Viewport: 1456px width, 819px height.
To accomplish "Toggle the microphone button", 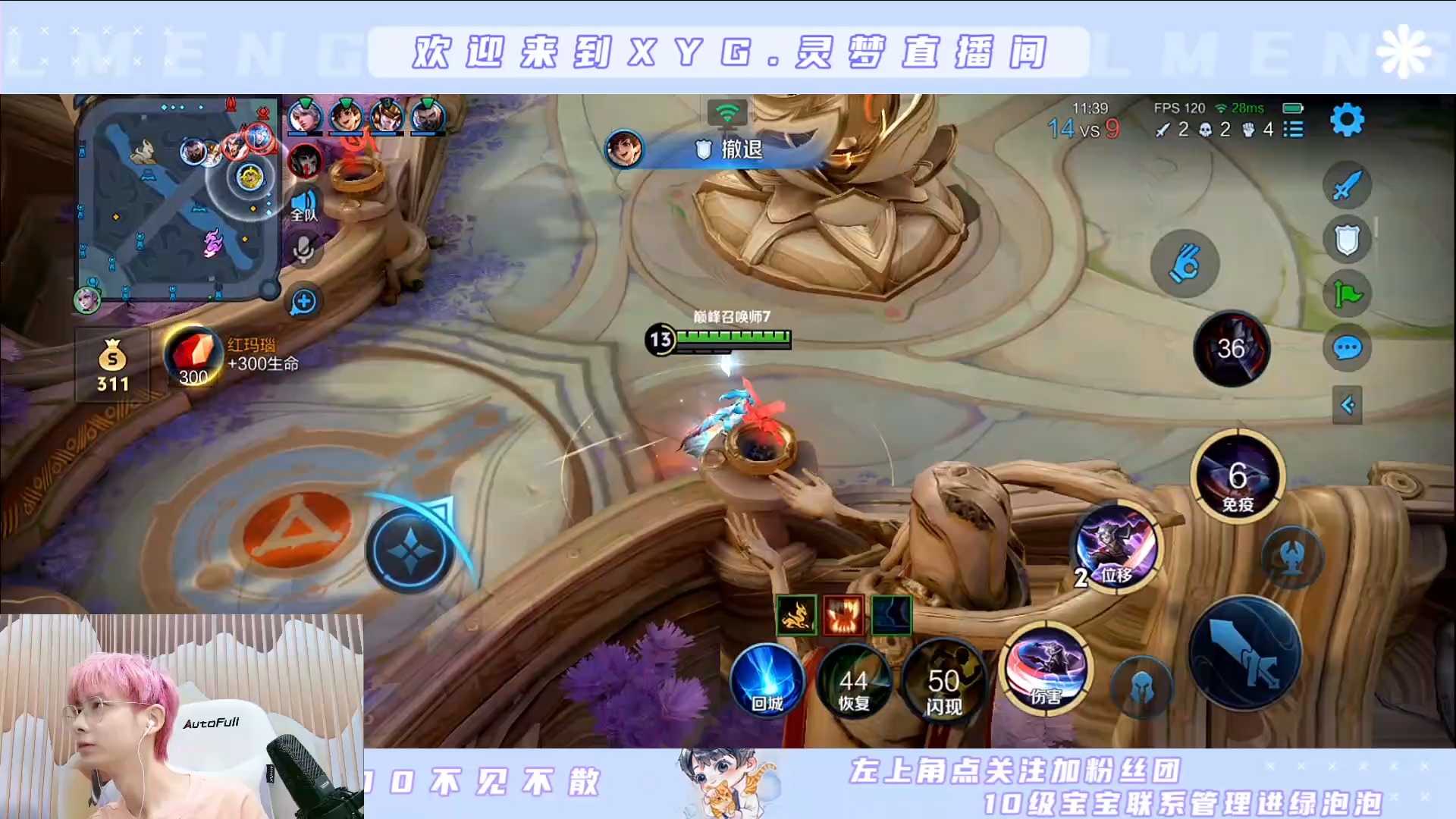I will [x=304, y=250].
